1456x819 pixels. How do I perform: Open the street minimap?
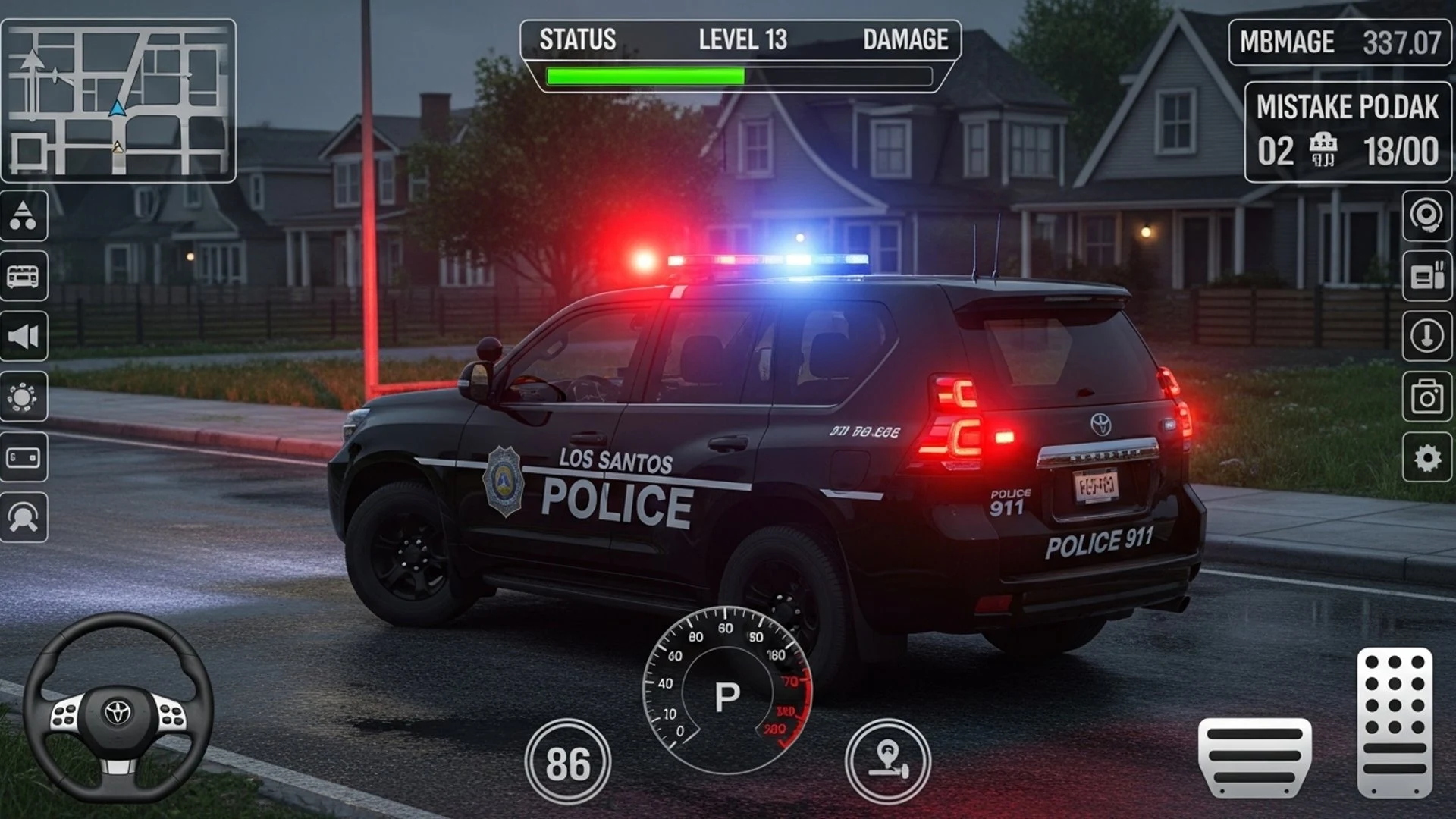click(x=118, y=101)
